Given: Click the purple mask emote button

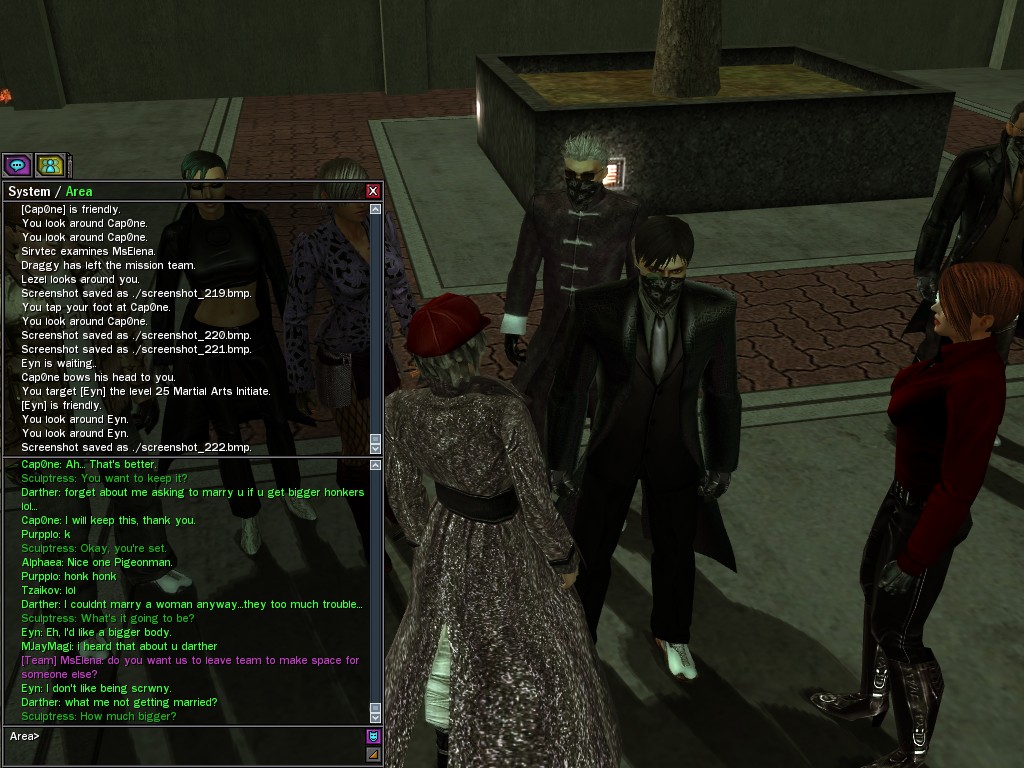Looking at the screenshot, I should [374, 737].
